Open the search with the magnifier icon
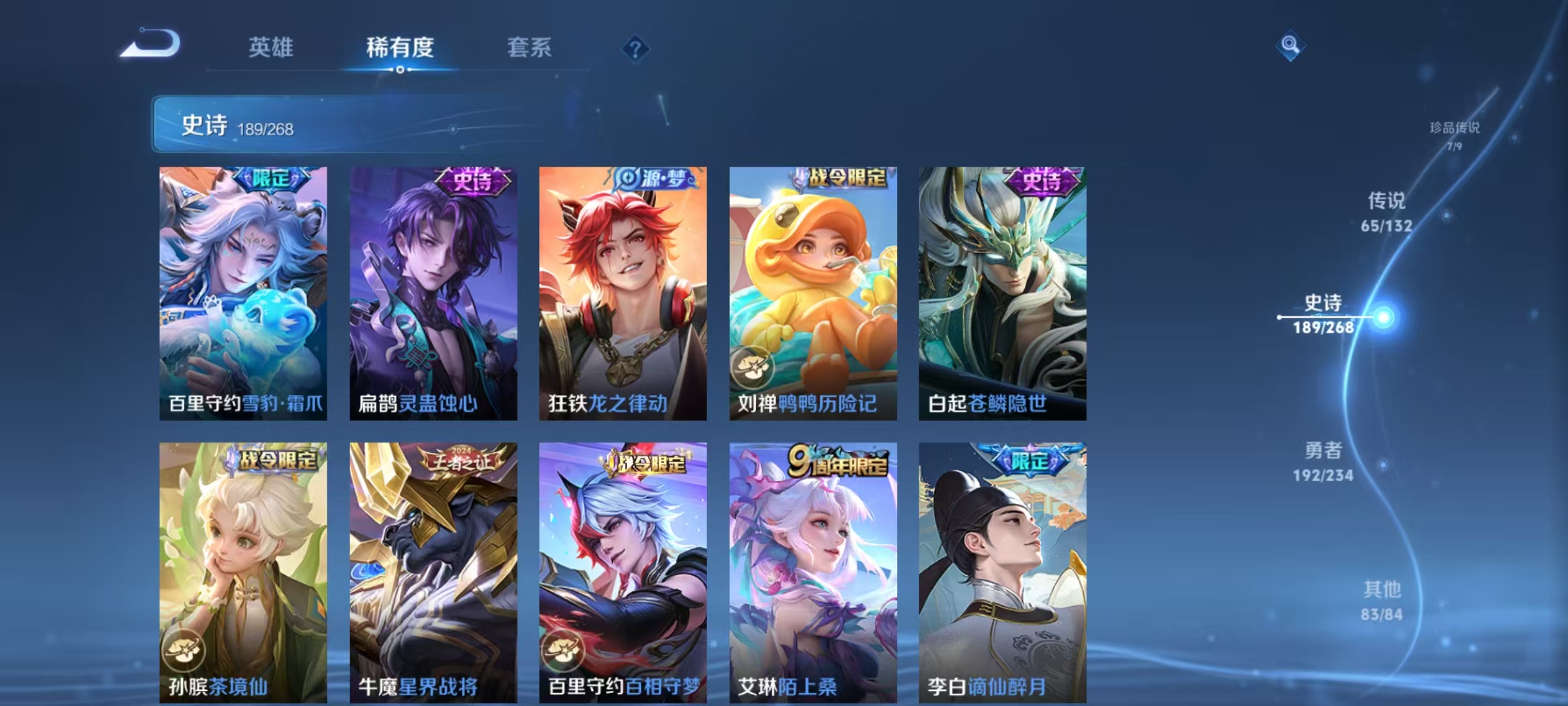This screenshot has height=706, width=1568. (1290, 44)
